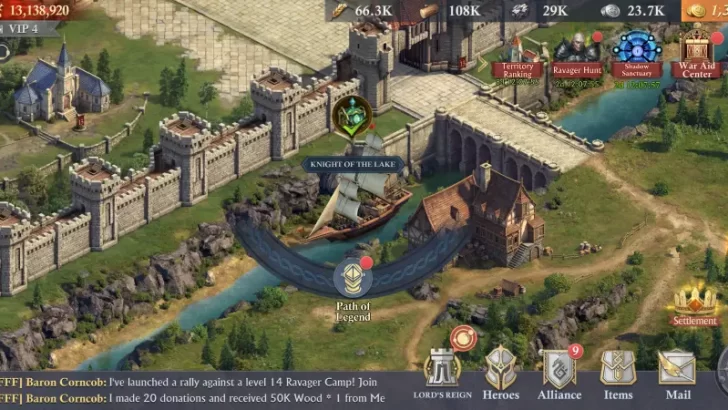728x410 pixels.
Task: Open the Heroes menu
Action: coord(501,372)
